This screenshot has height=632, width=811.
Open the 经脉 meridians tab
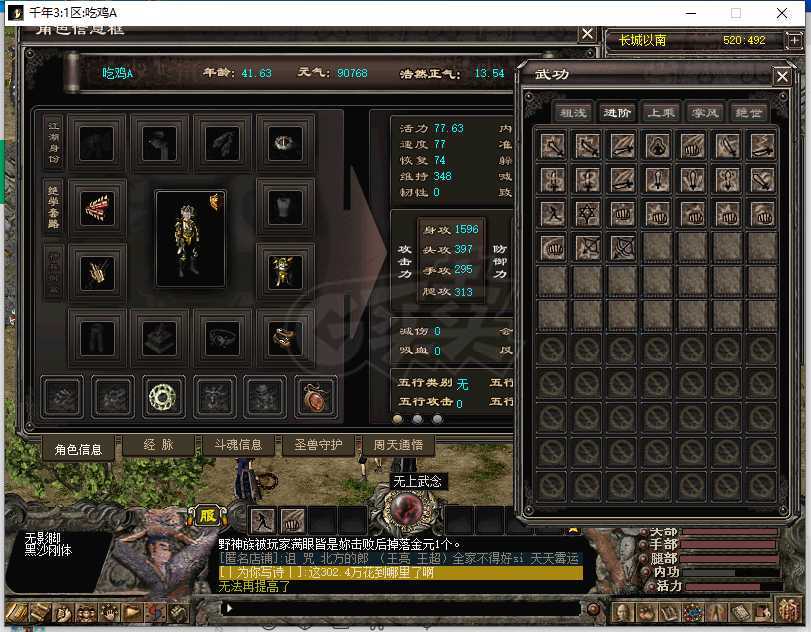pyautogui.click(x=158, y=445)
